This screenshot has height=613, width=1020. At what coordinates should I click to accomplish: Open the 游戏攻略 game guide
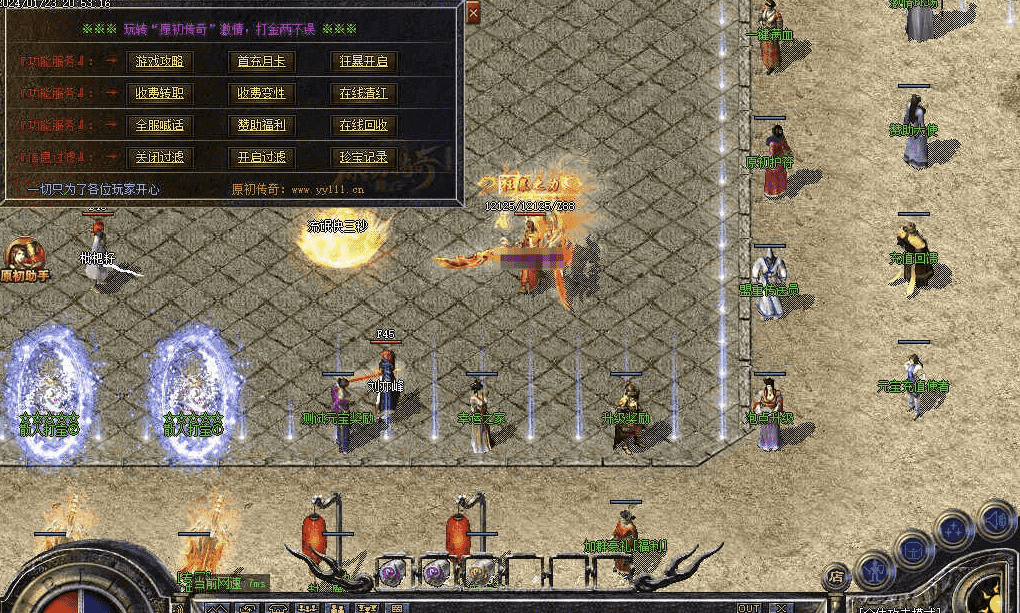pyautogui.click(x=160, y=61)
